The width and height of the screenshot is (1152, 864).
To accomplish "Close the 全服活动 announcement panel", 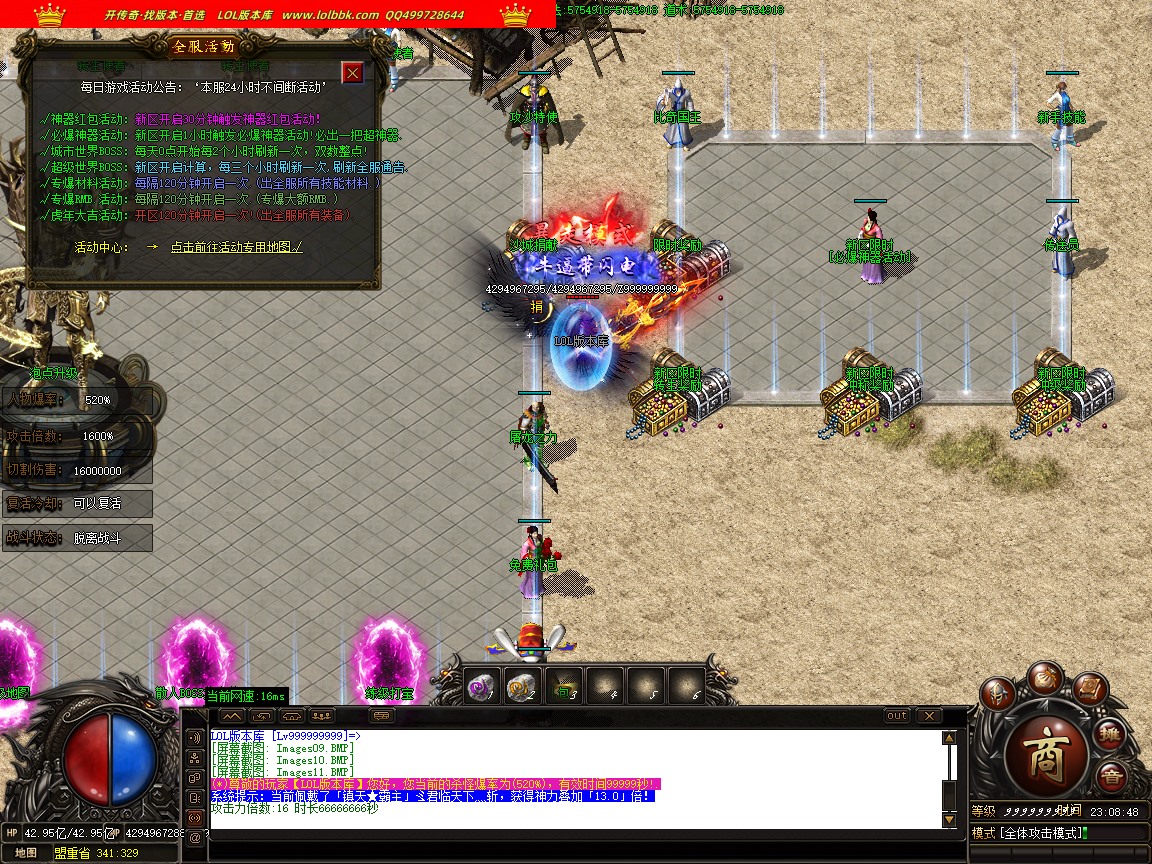I will tap(352, 72).
